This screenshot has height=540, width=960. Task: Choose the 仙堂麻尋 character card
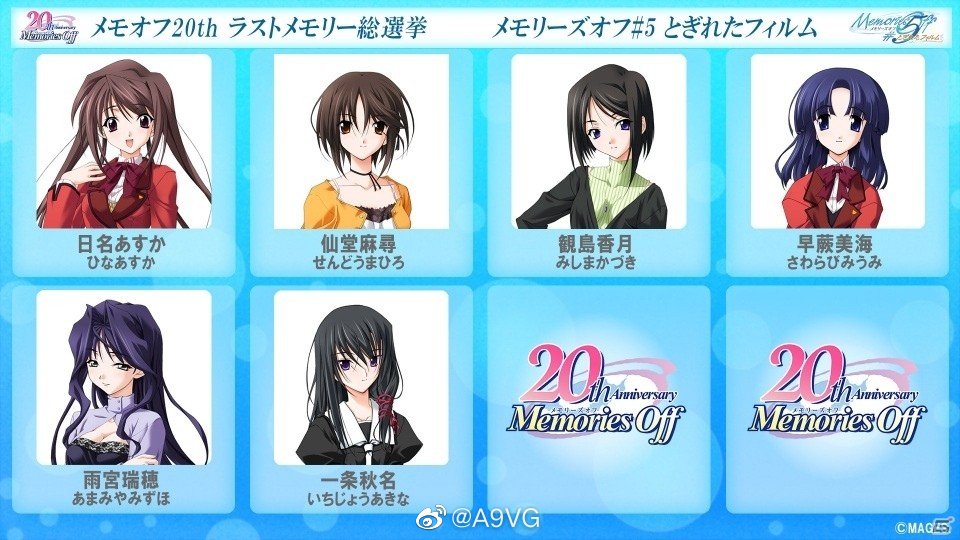[x=361, y=160]
